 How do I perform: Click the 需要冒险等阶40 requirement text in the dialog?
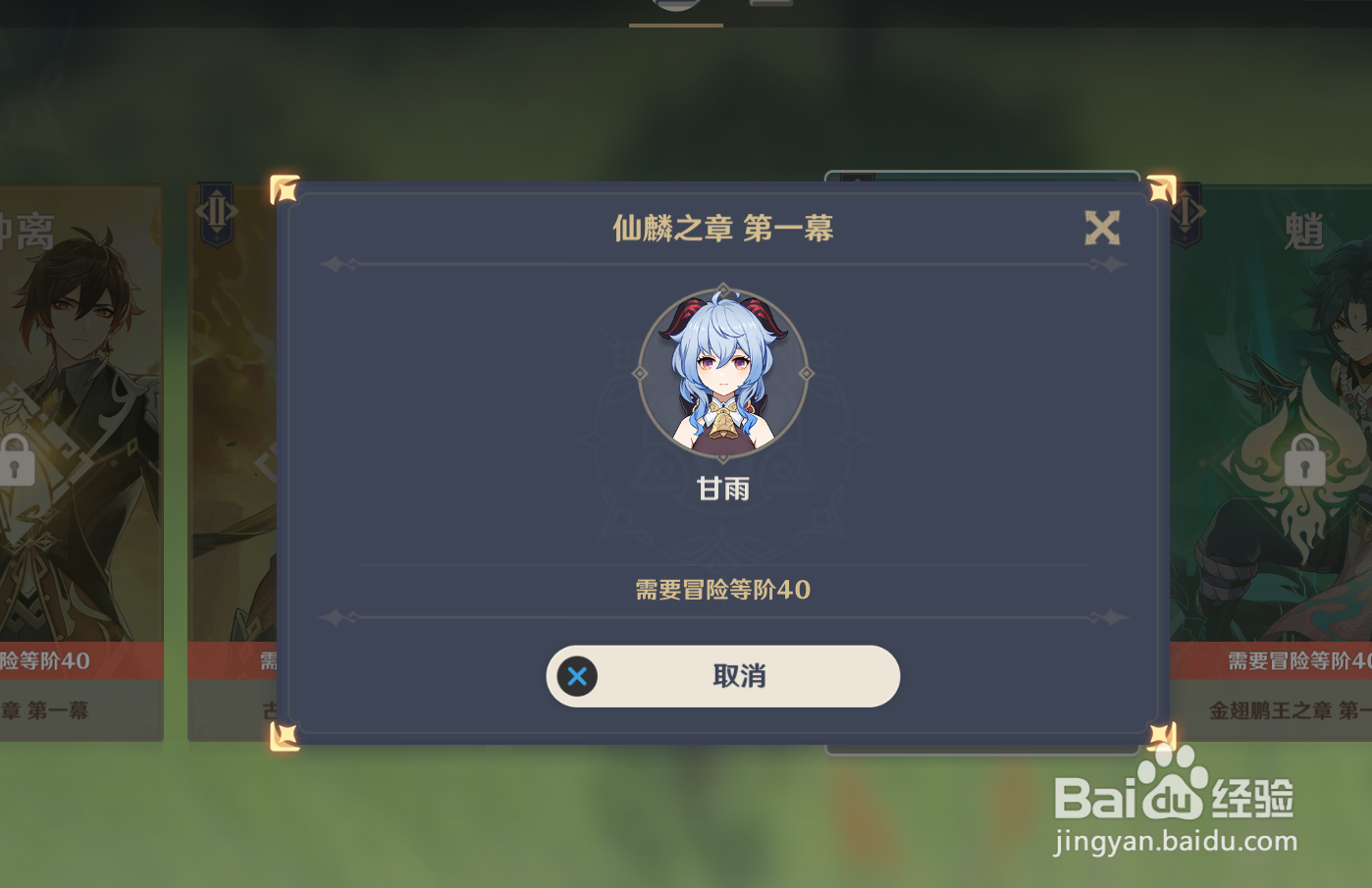723,591
